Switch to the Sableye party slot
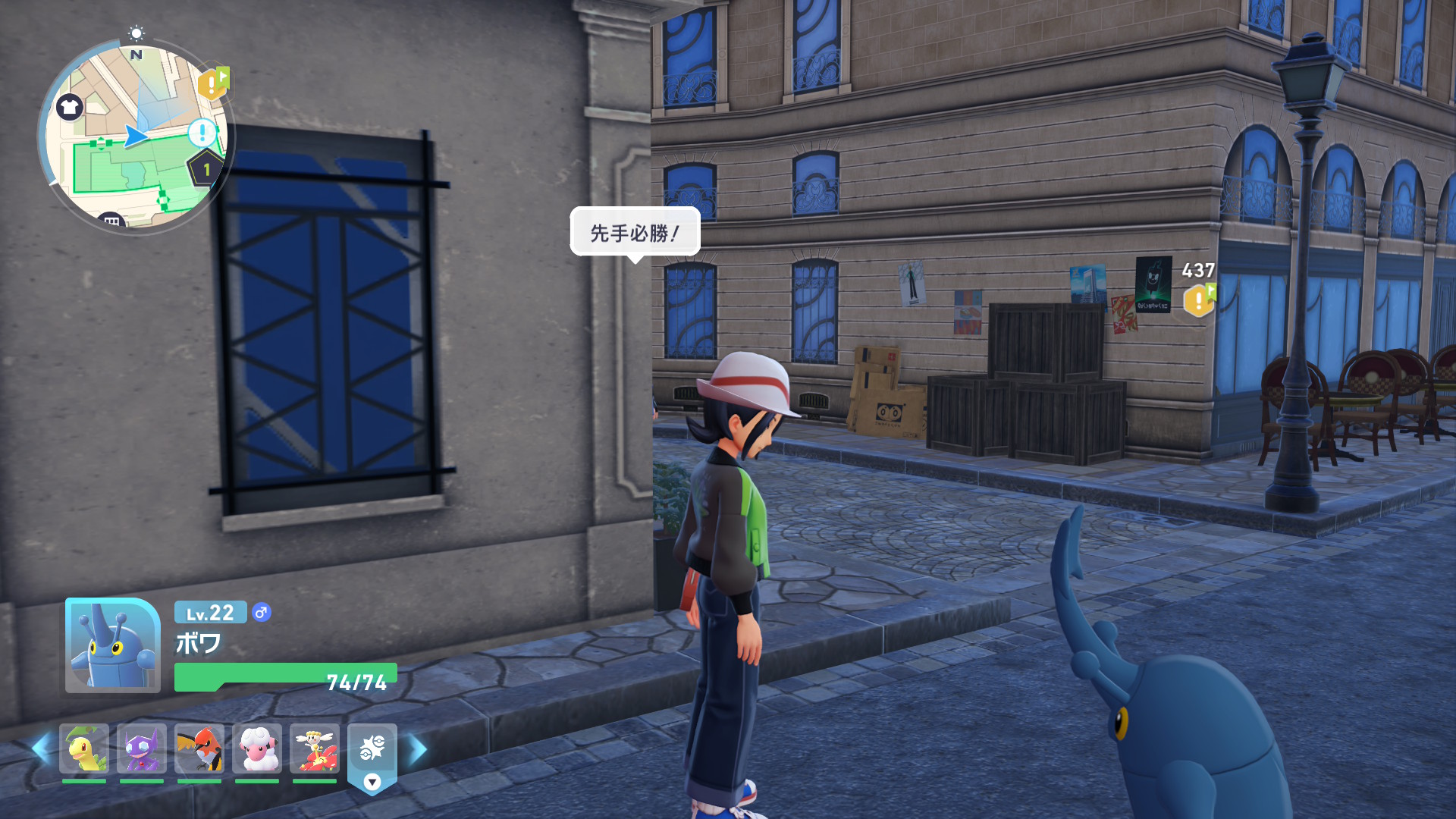This screenshot has height=819, width=1456. click(x=142, y=749)
